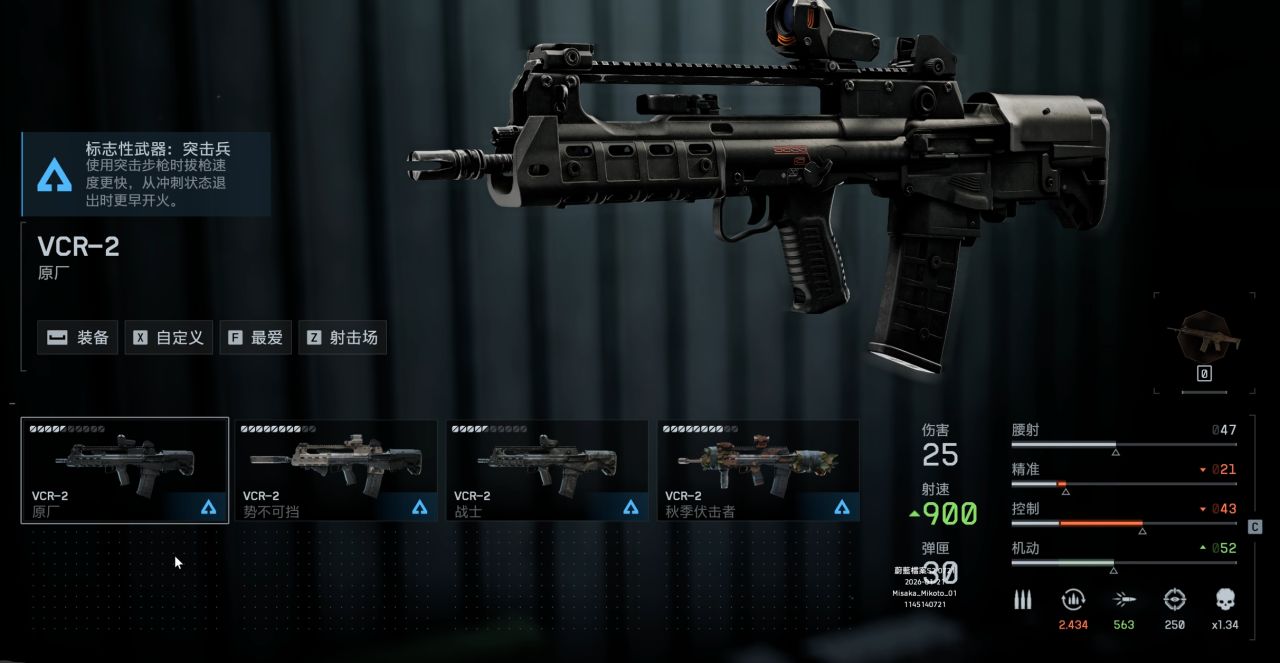Select the VCR-2 秋季伏击者 camo variant
1280x663 pixels.
(x=758, y=470)
